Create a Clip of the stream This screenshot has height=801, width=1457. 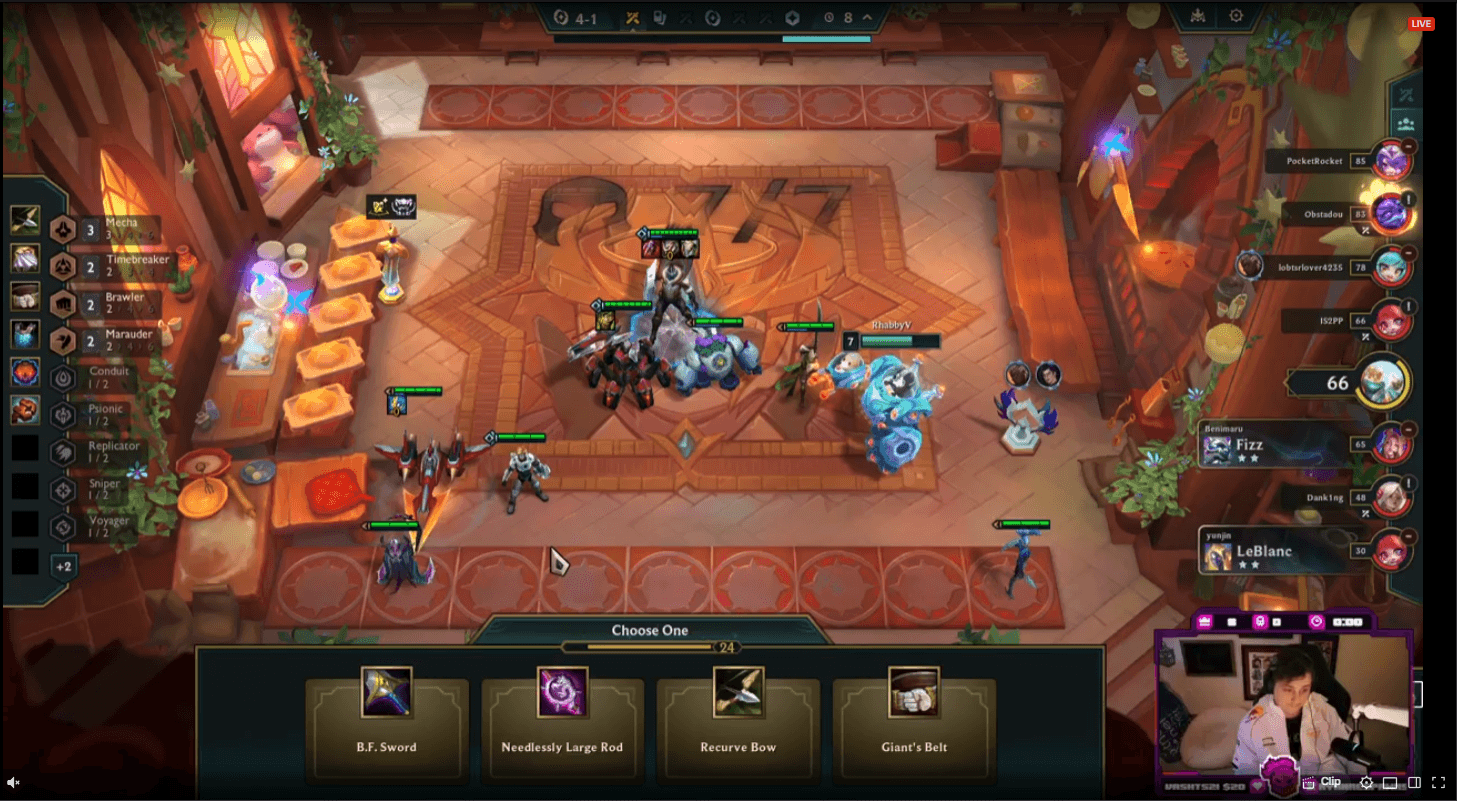(1321, 782)
